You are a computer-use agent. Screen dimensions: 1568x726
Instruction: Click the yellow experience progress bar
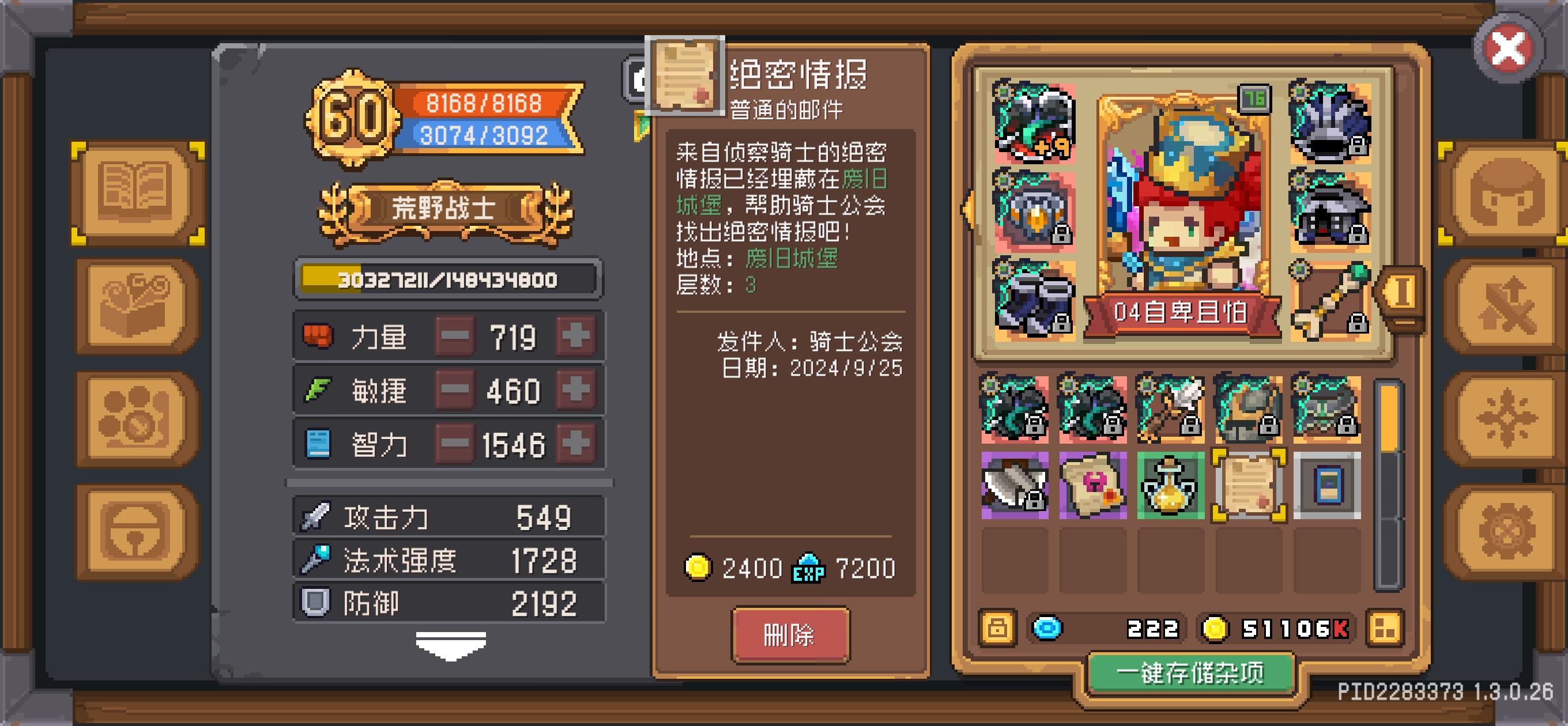click(x=447, y=280)
